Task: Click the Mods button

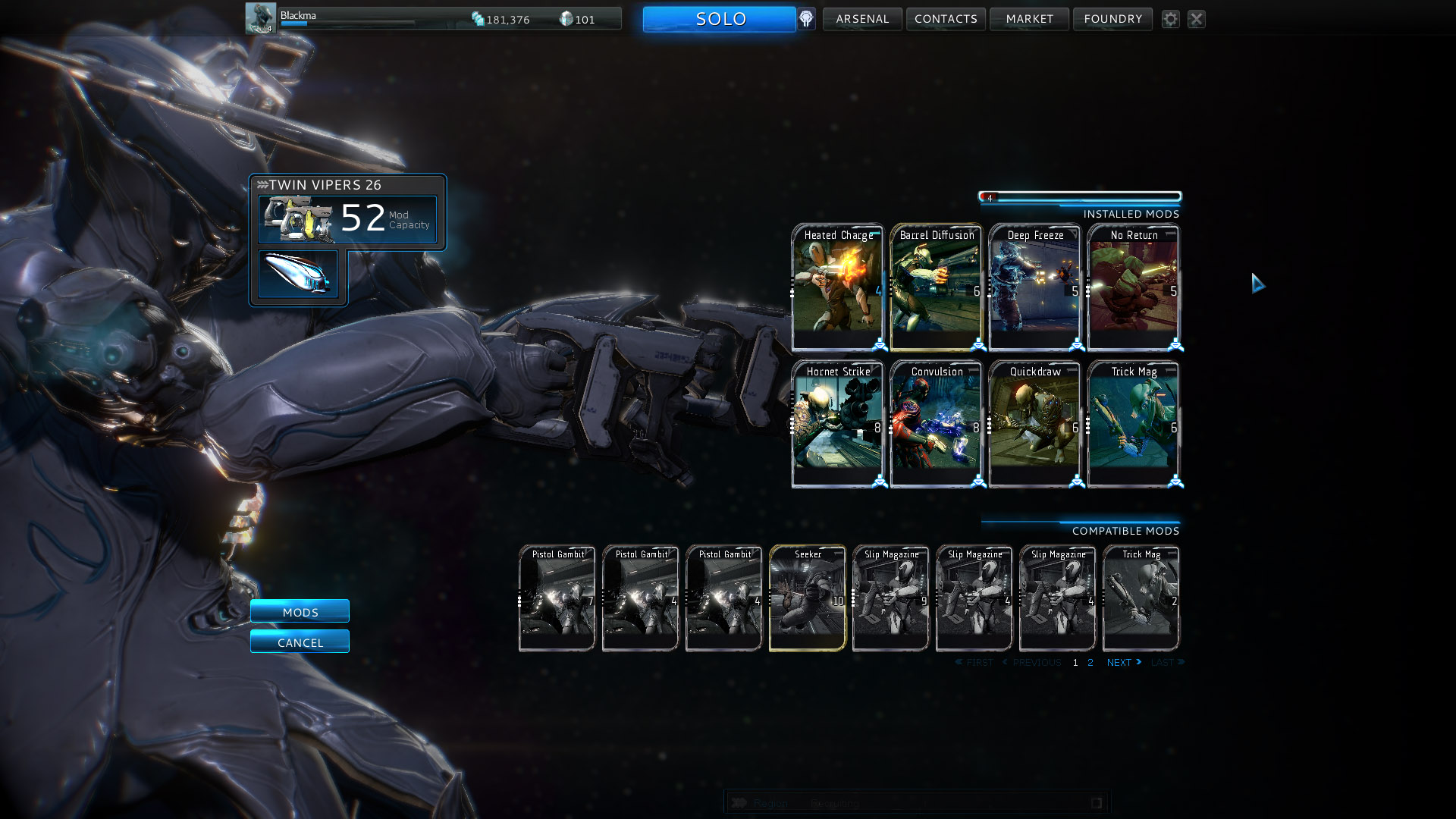Action: click(x=300, y=611)
